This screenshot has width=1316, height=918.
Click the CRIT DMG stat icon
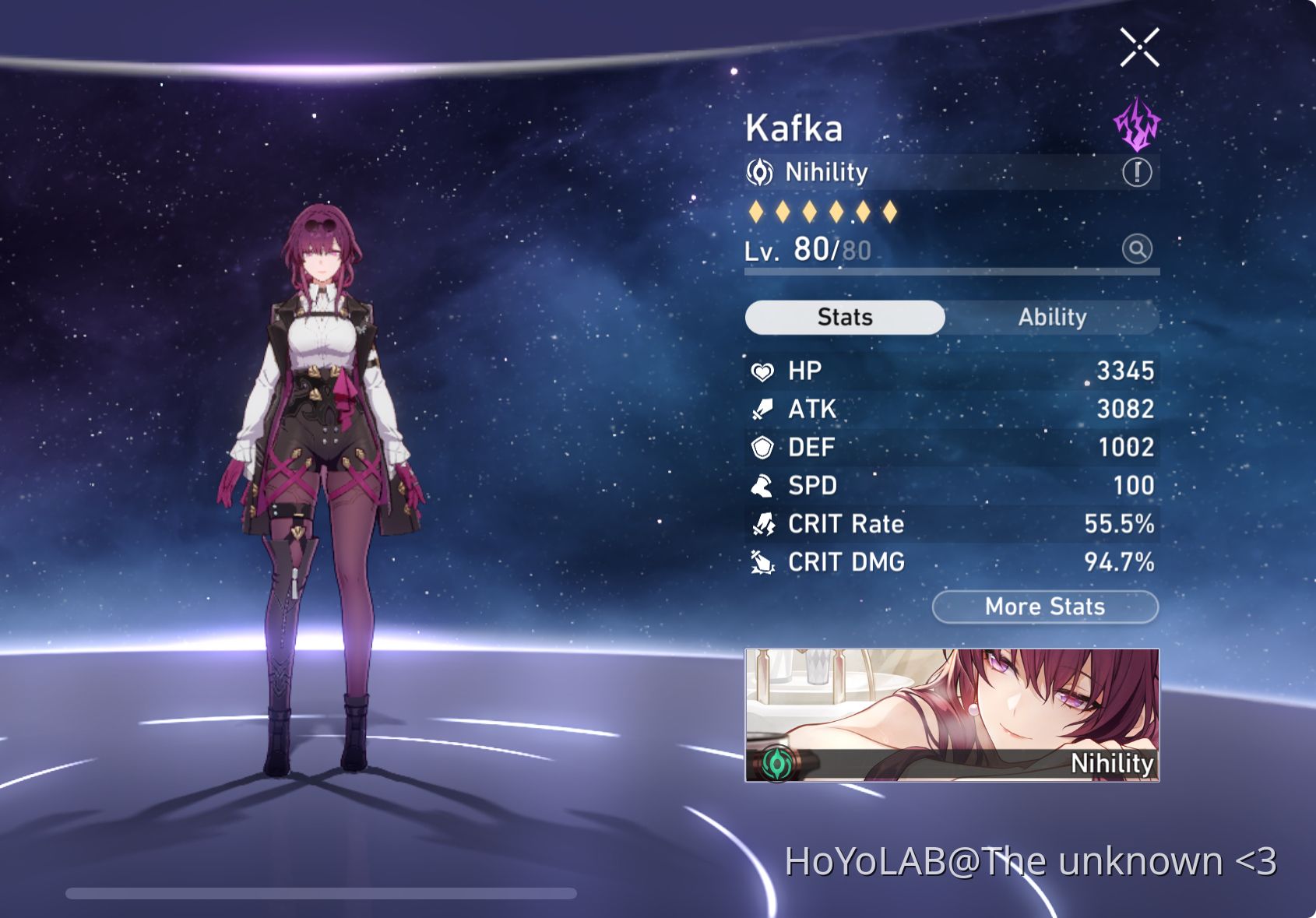click(x=764, y=562)
